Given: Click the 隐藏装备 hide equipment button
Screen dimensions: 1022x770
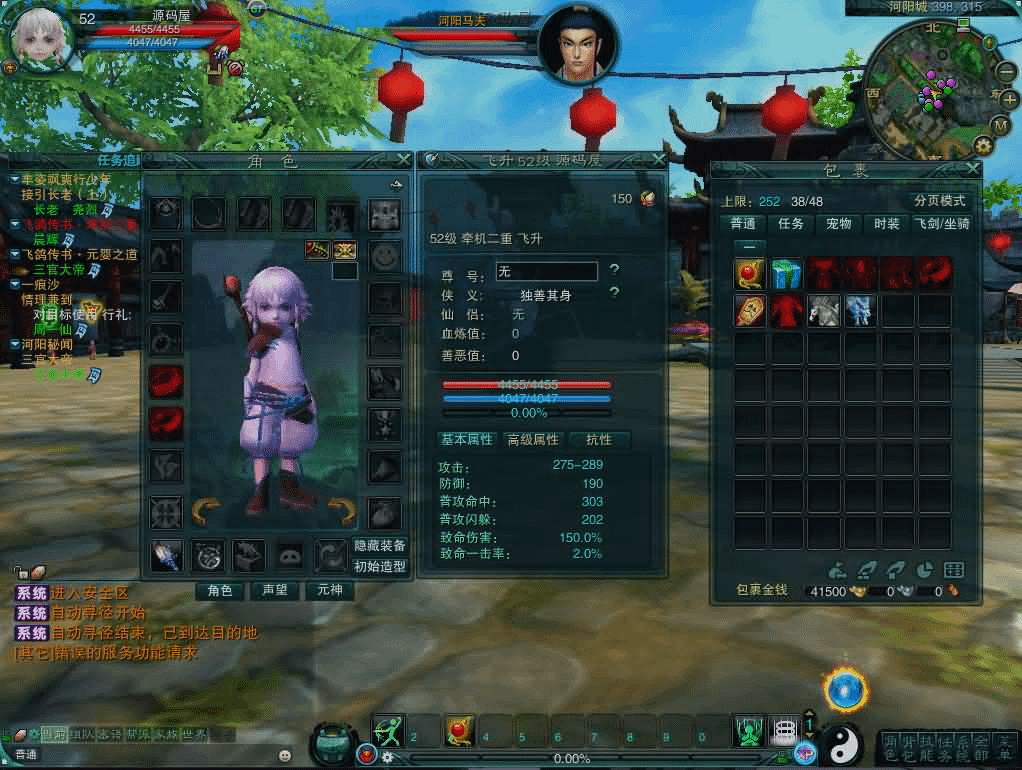Looking at the screenshot, I should 380,546.
